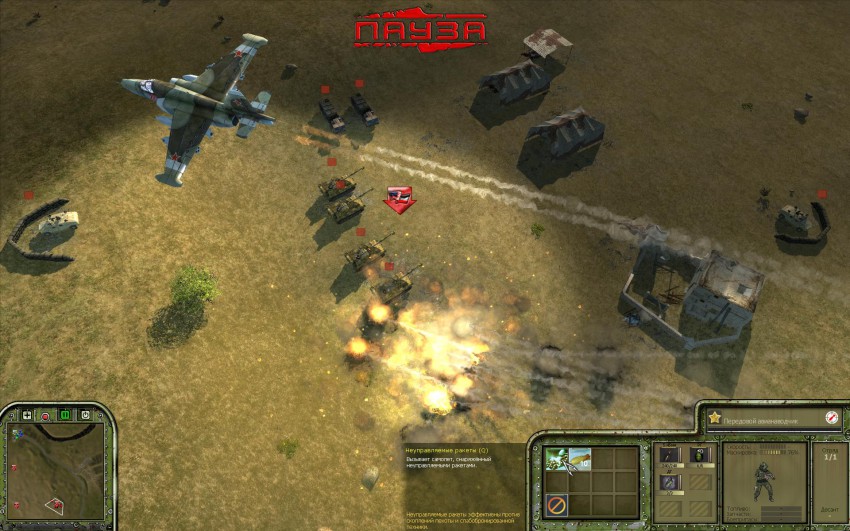The width and height of the screenshot is (850, 531).
Task: Toggle the green pause button
Action: (65, 414)
